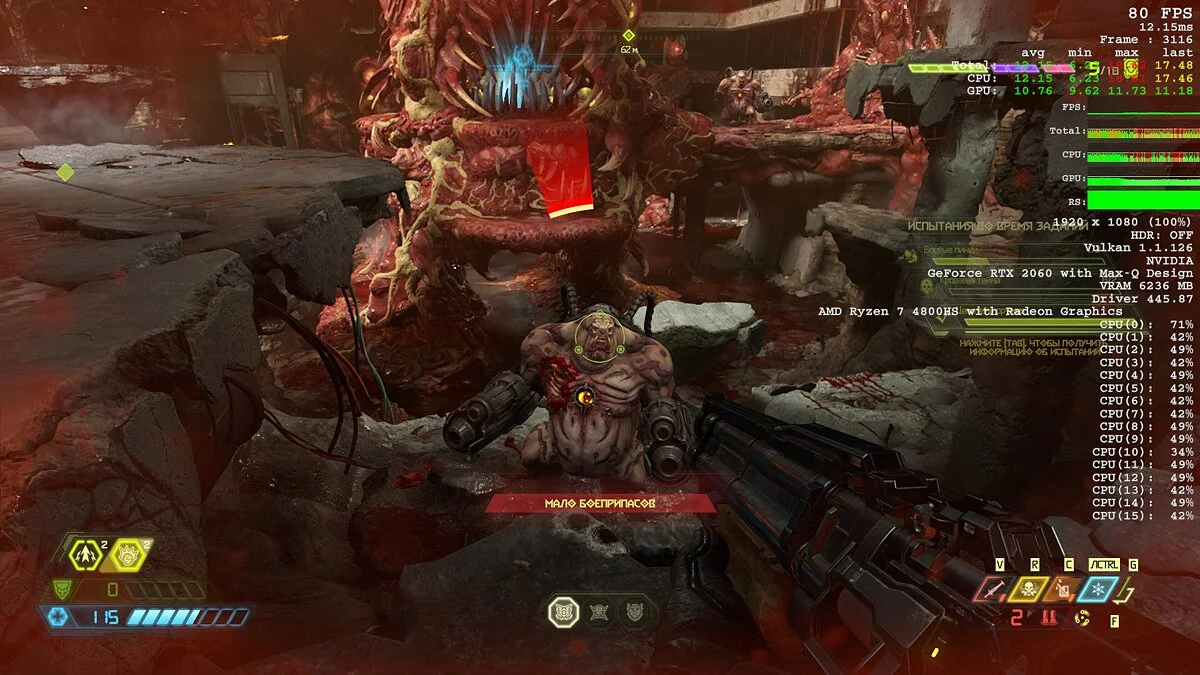
Task: Click the yellow extra life helmet icon
Action: pyautogui.click(x=129, y=553)
